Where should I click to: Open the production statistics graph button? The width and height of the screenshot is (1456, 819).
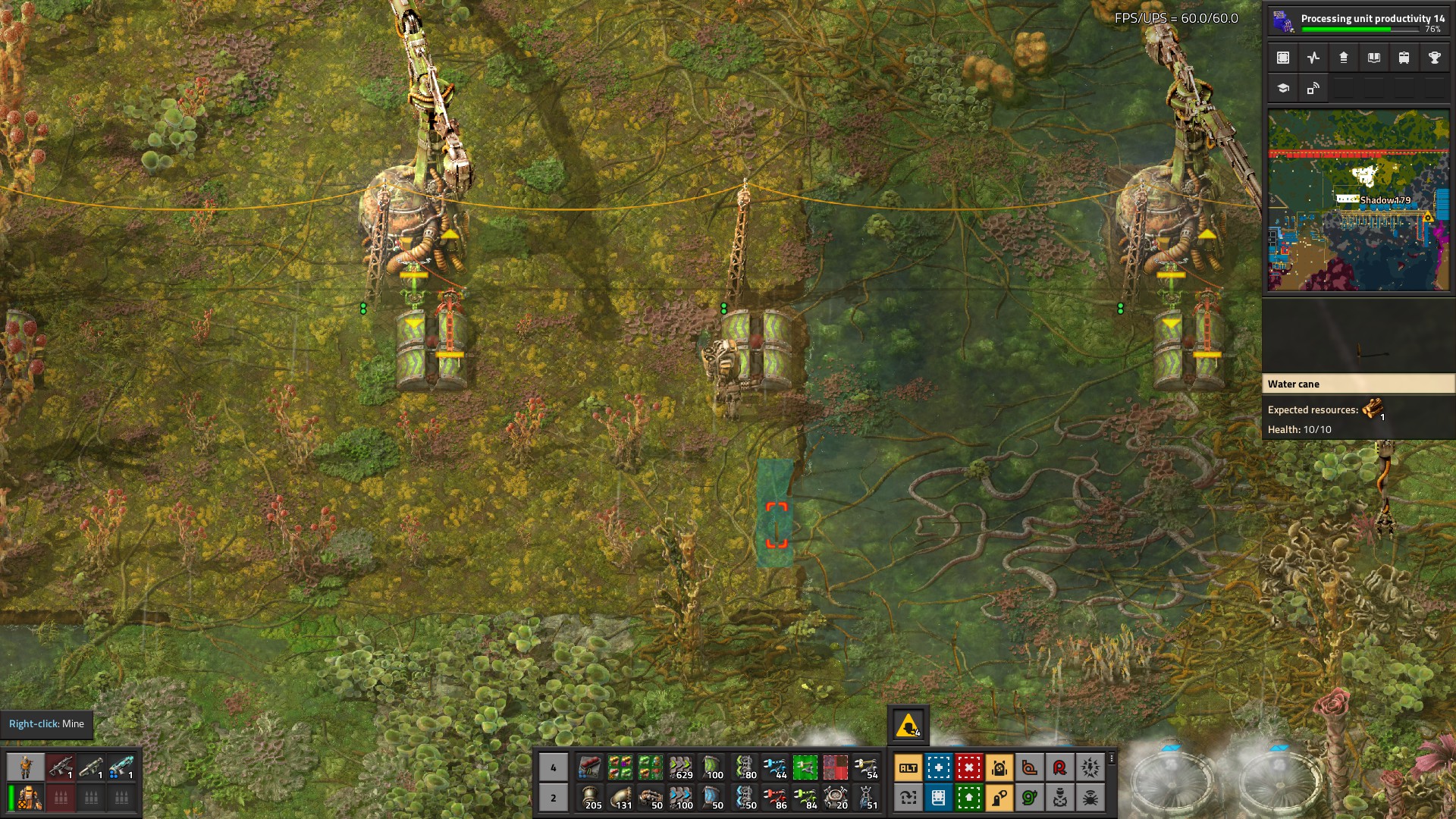(x=1313, y=58)
